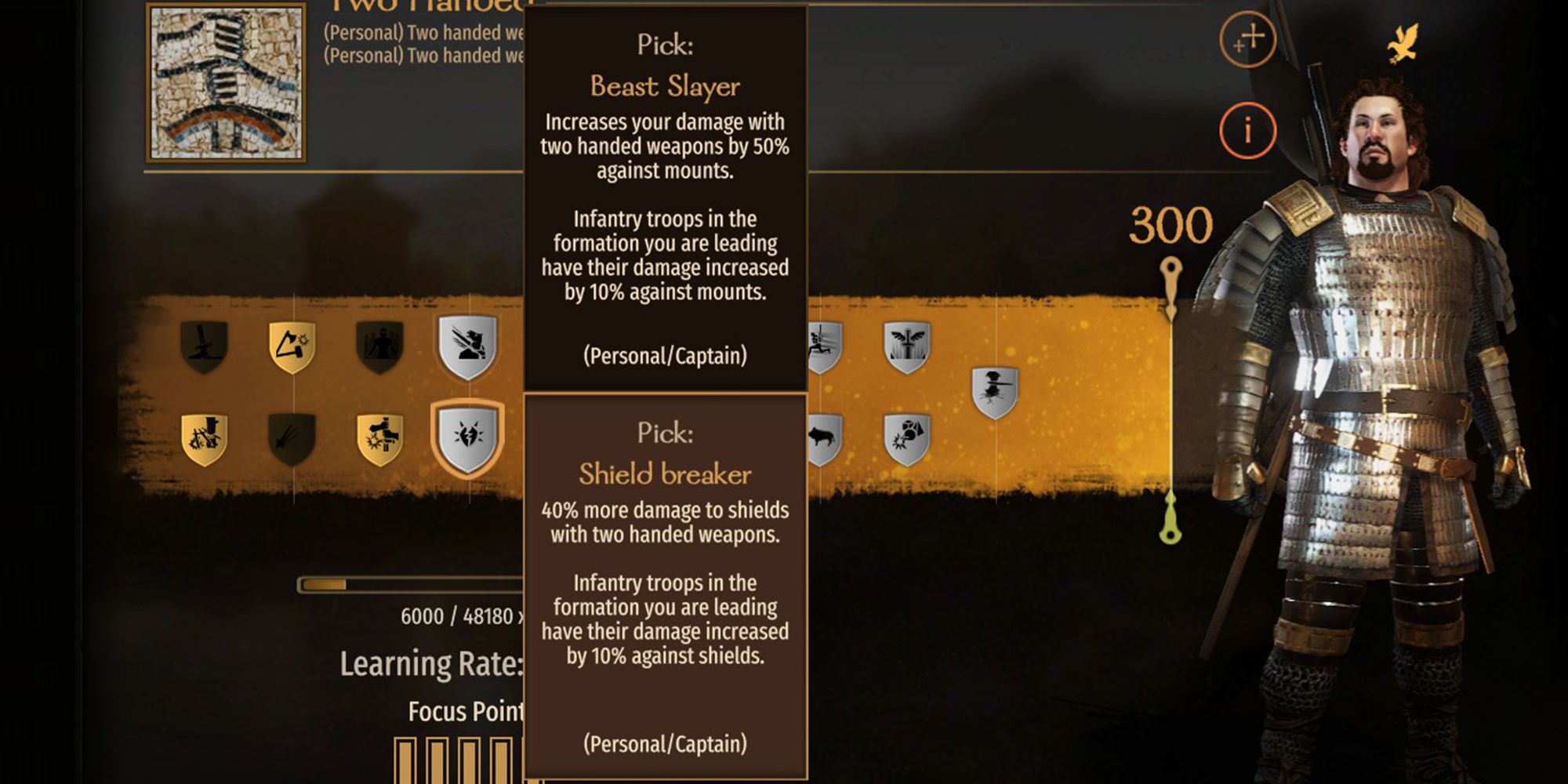Select the boar perk shield icon

click(822, 437)
